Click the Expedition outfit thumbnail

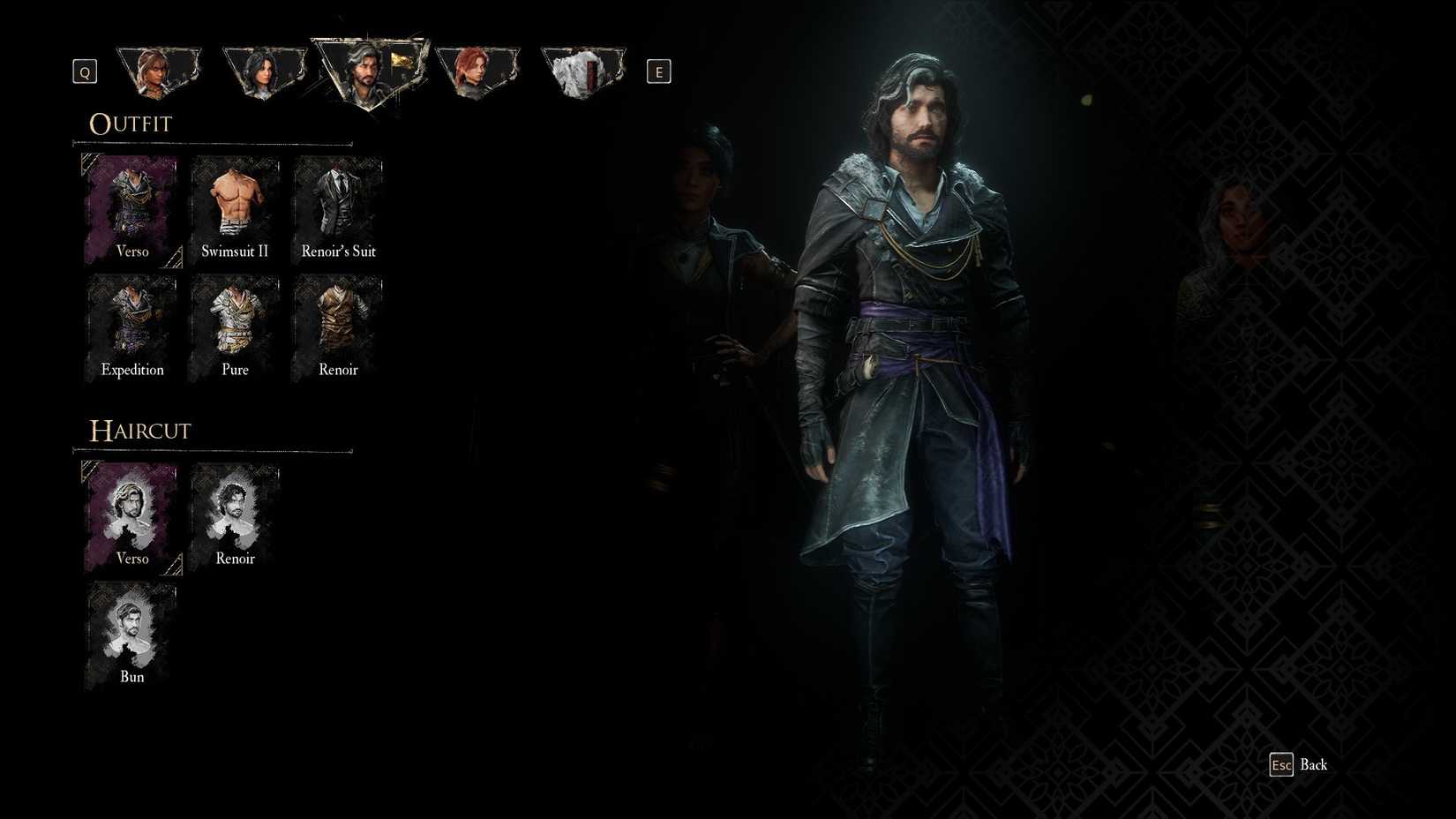pyautogui.click(x=131, y=327)
